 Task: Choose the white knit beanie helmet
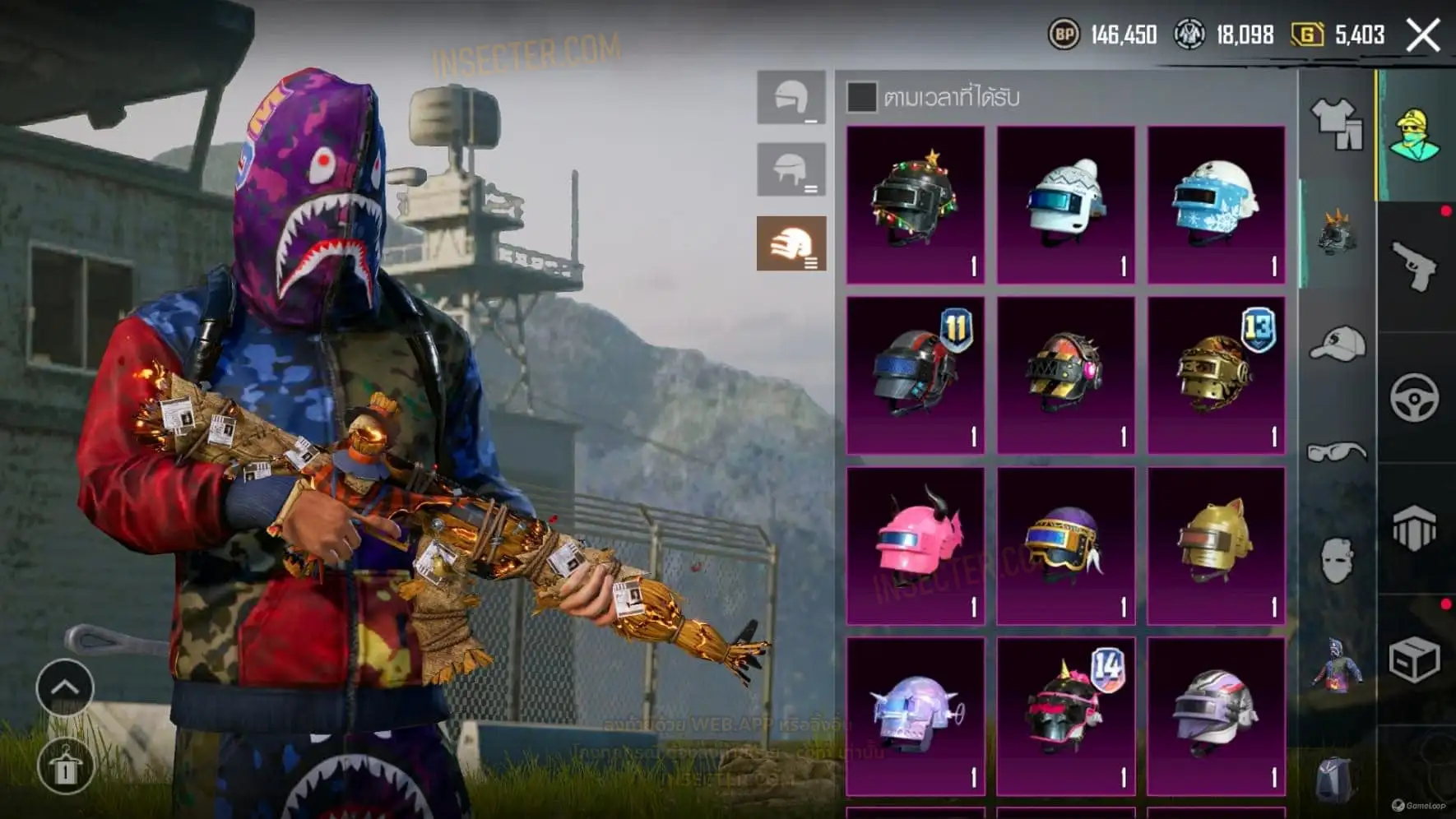pyautogui.click(x=1065, y=204)
